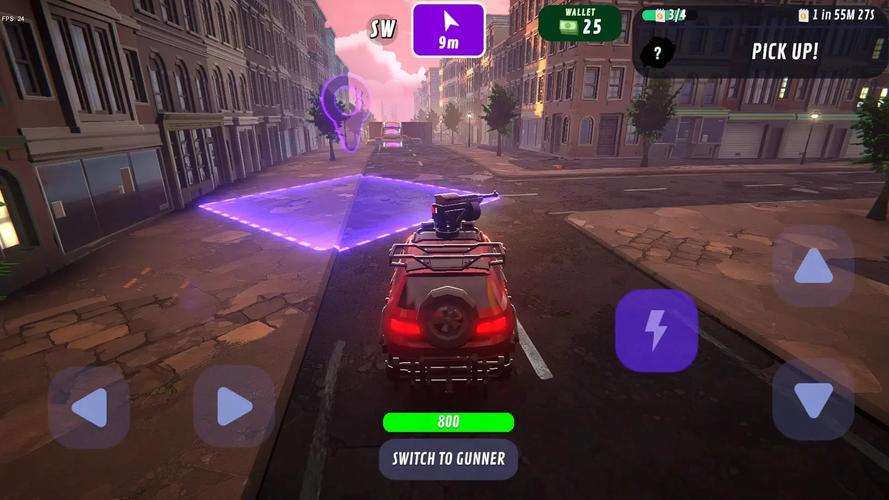Image resolution: width=889 pixels, height=500 pixels.
Task: Activate the lightning bolt boost button
Action: [x=656, y=331]
